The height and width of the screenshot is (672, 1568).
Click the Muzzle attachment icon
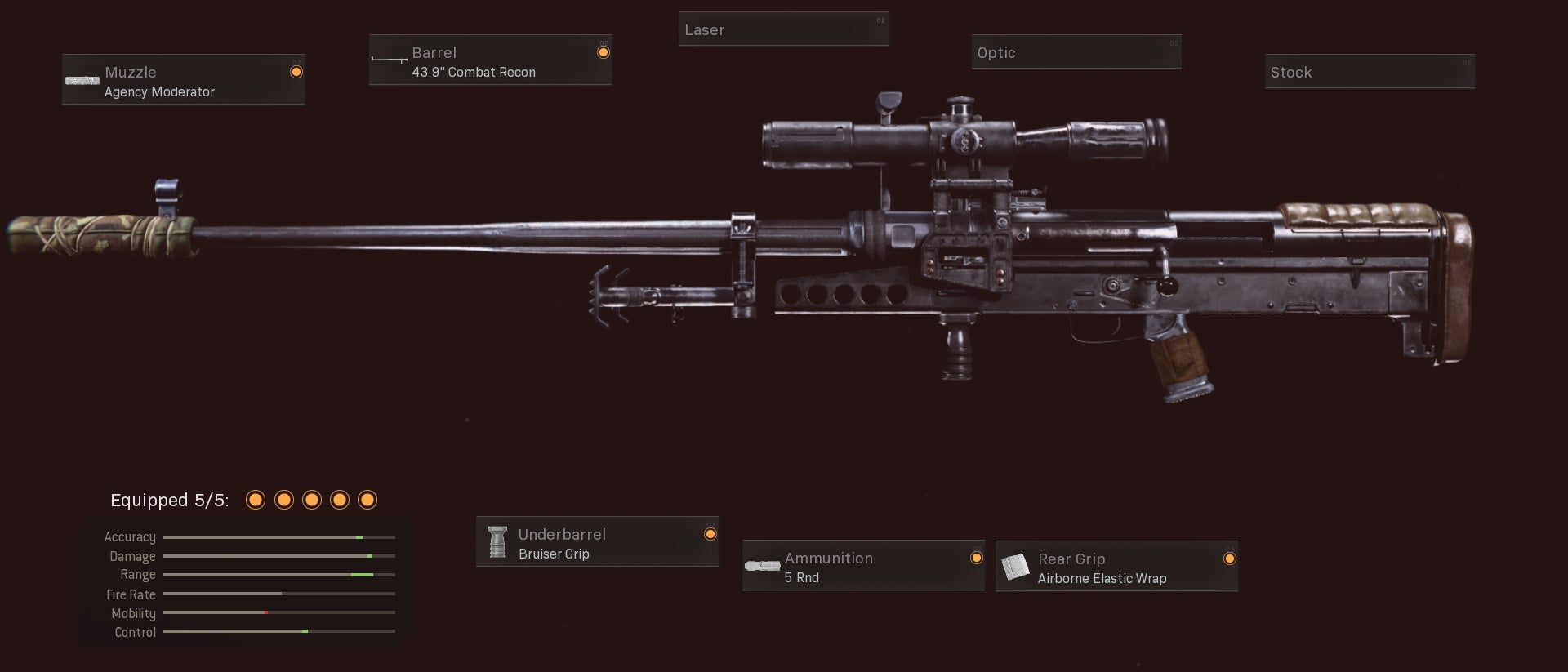point(82,79)
